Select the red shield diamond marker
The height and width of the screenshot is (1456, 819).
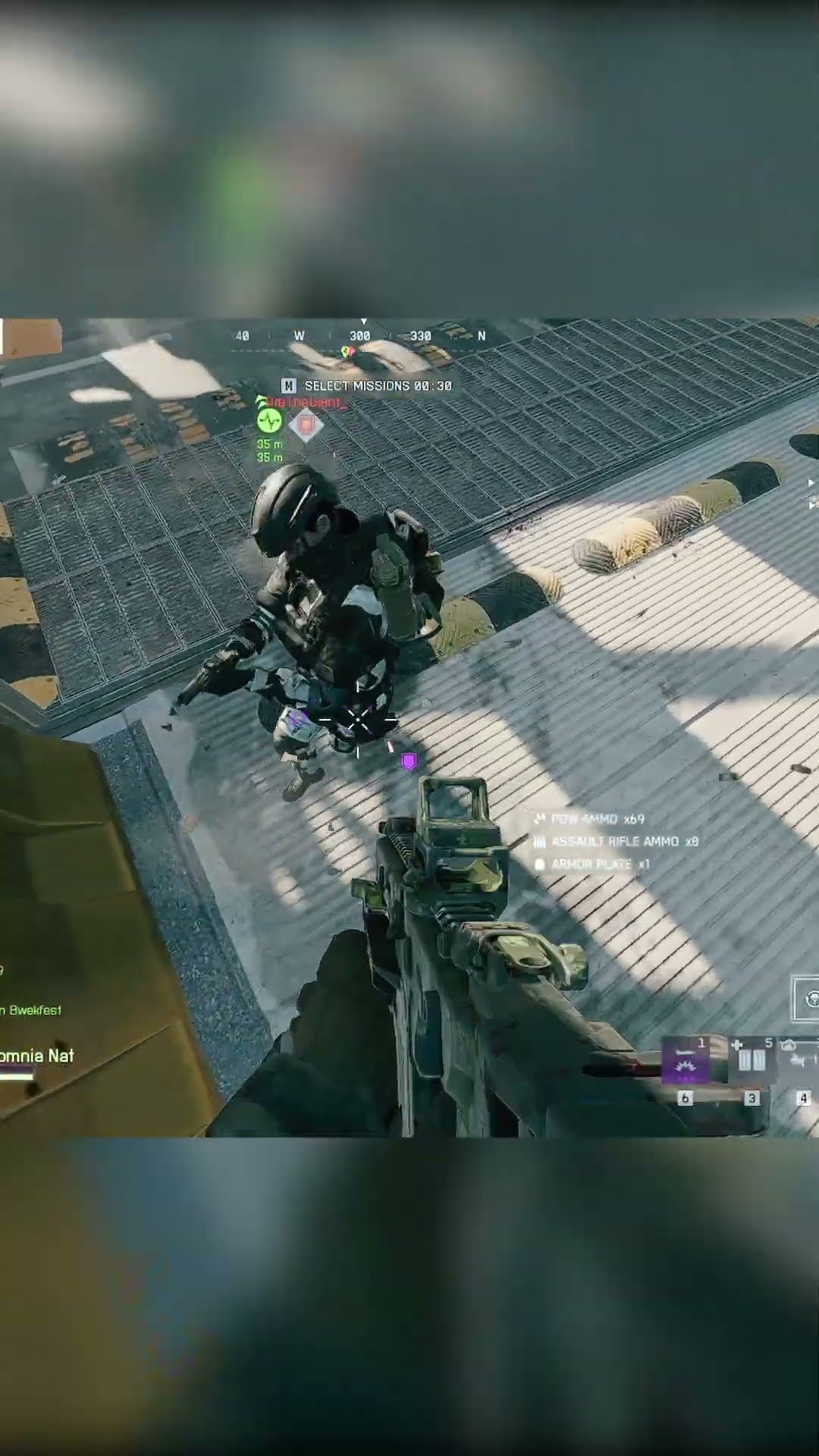pyautogui.click(x=306, y=425)
